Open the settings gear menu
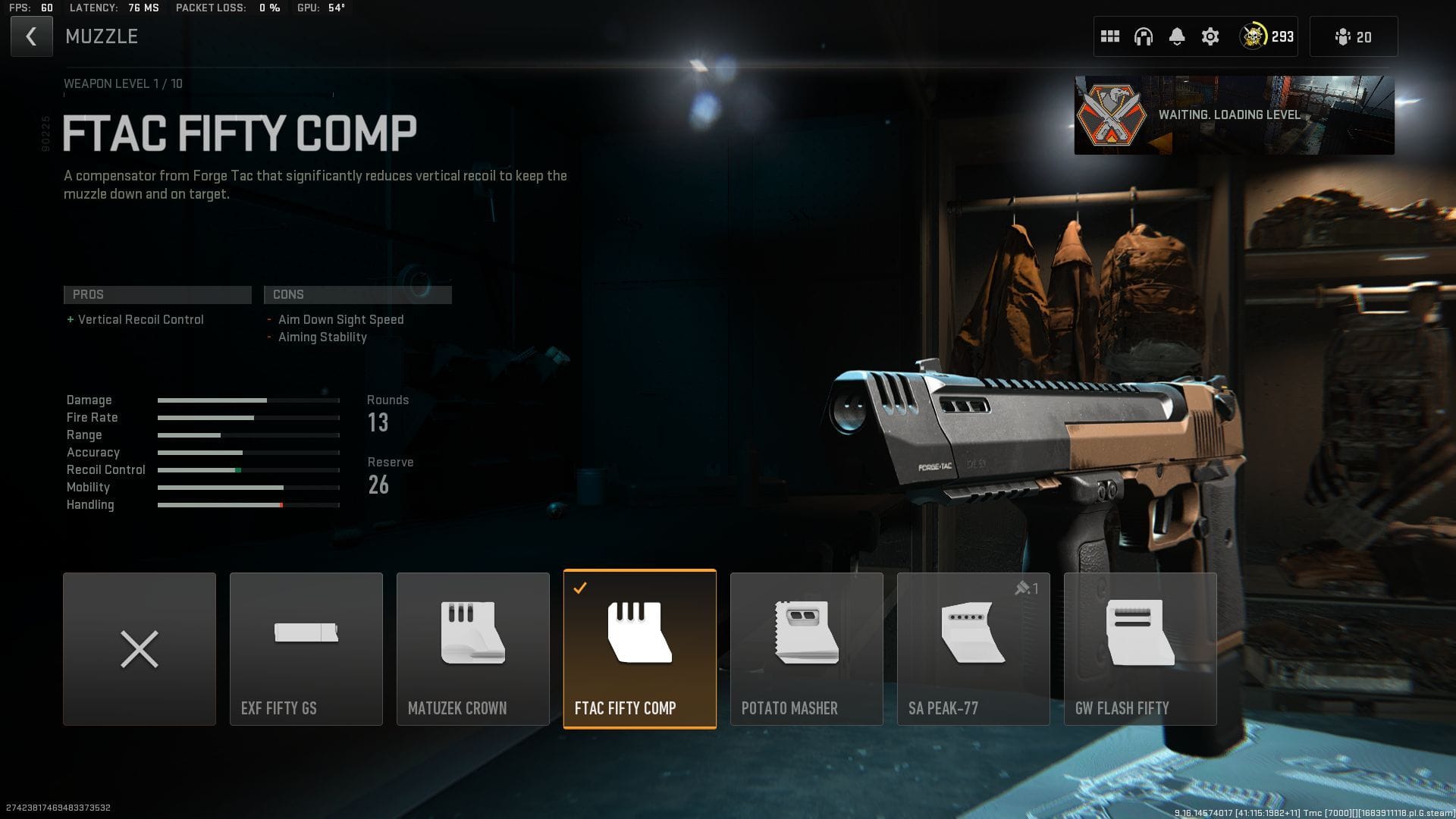This screenshot has width=1456, height=819. pos(1210,36)
